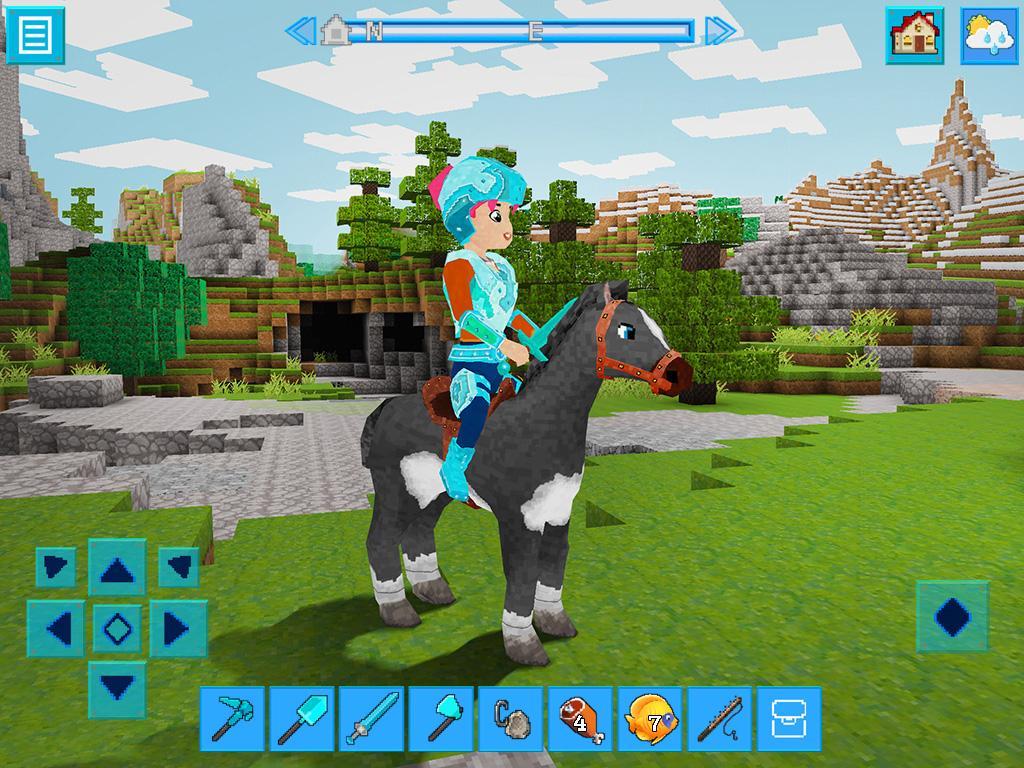
Task: Open the hamburger menu button
Action: (35, 35)
